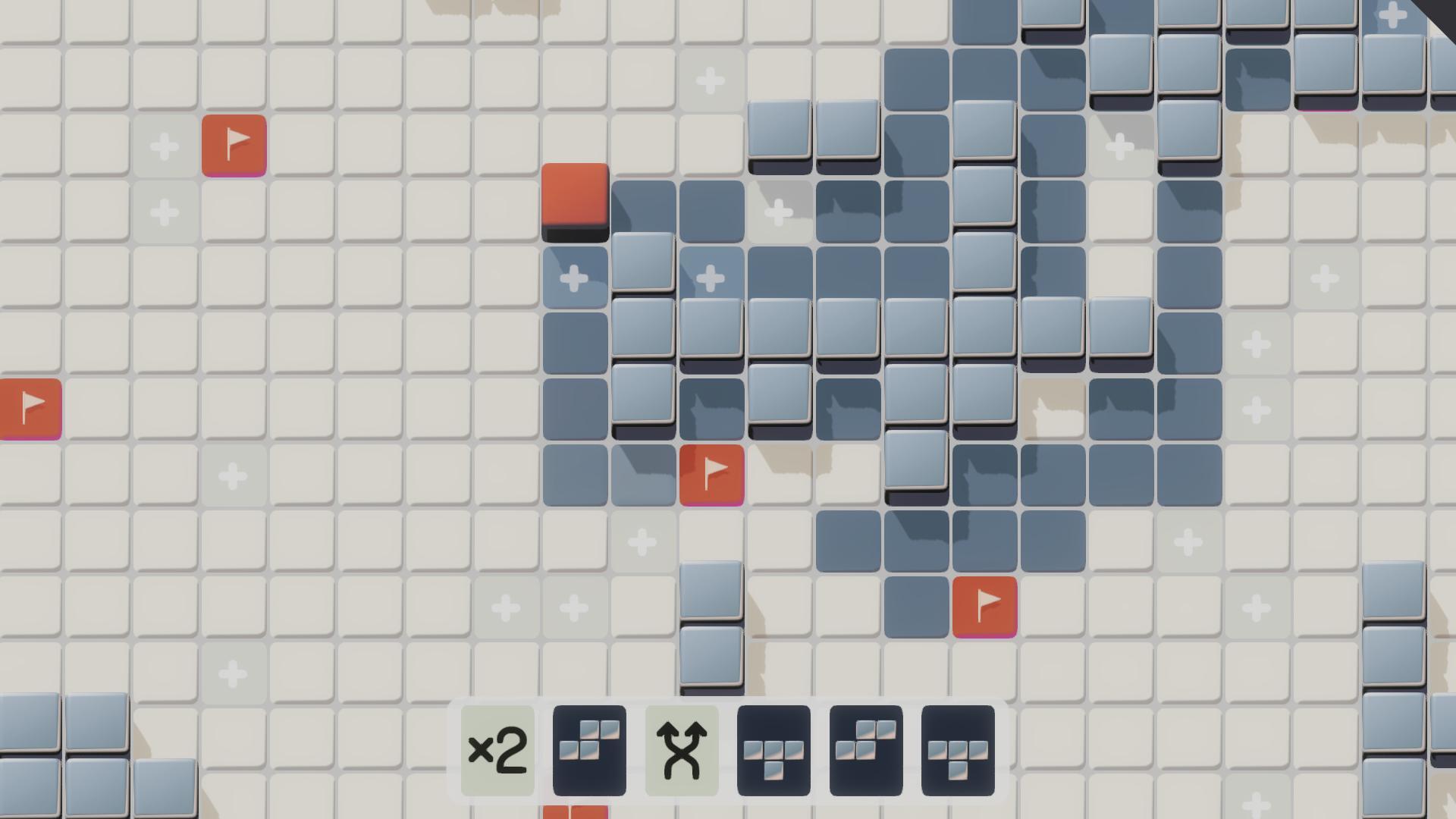Viewport: 1456px width, 819px height.
Task: Click the flag at the left screen edge
Action: click(x=29, y=409)
